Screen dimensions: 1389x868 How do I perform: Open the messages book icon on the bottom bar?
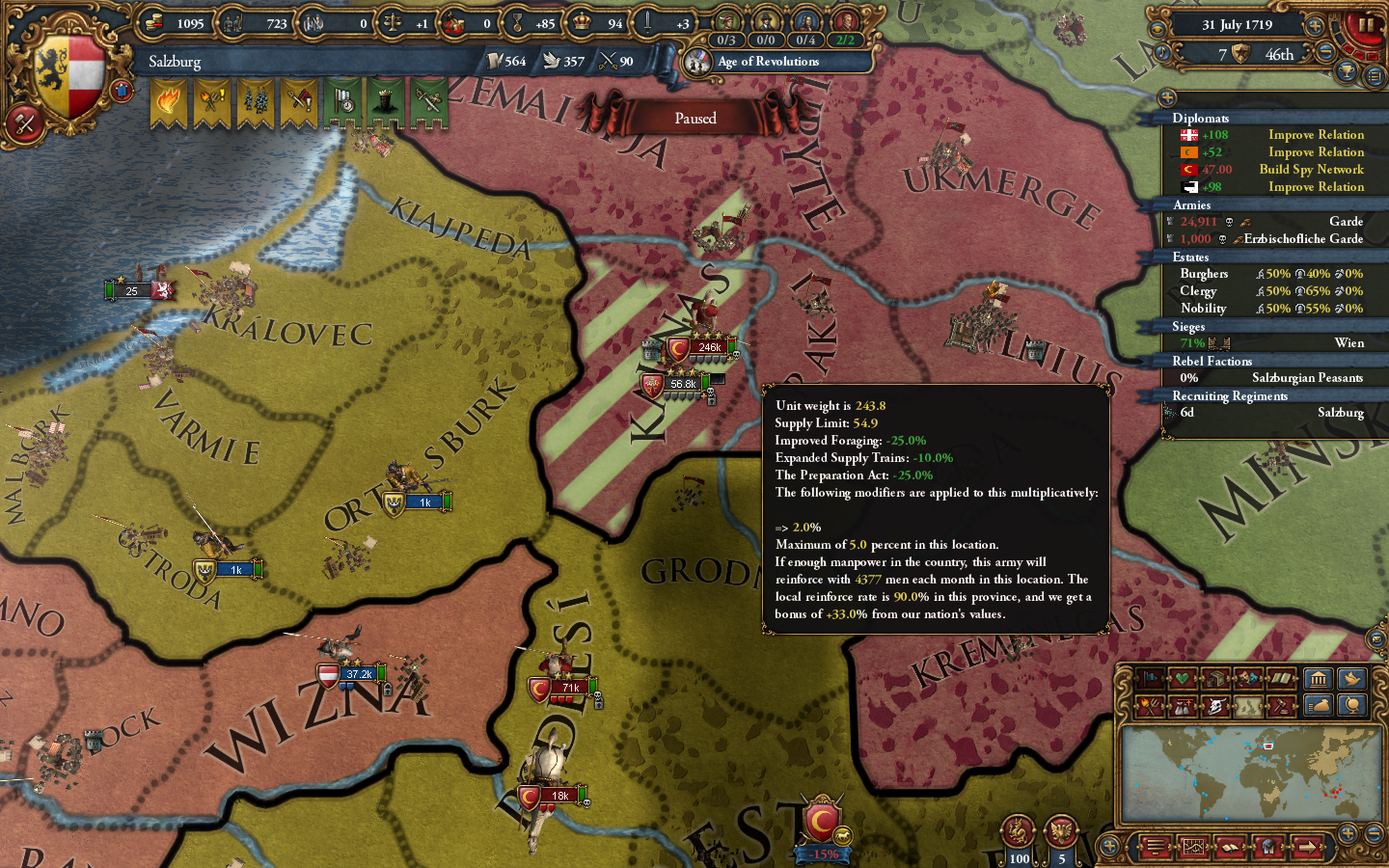pos(1230,847)
